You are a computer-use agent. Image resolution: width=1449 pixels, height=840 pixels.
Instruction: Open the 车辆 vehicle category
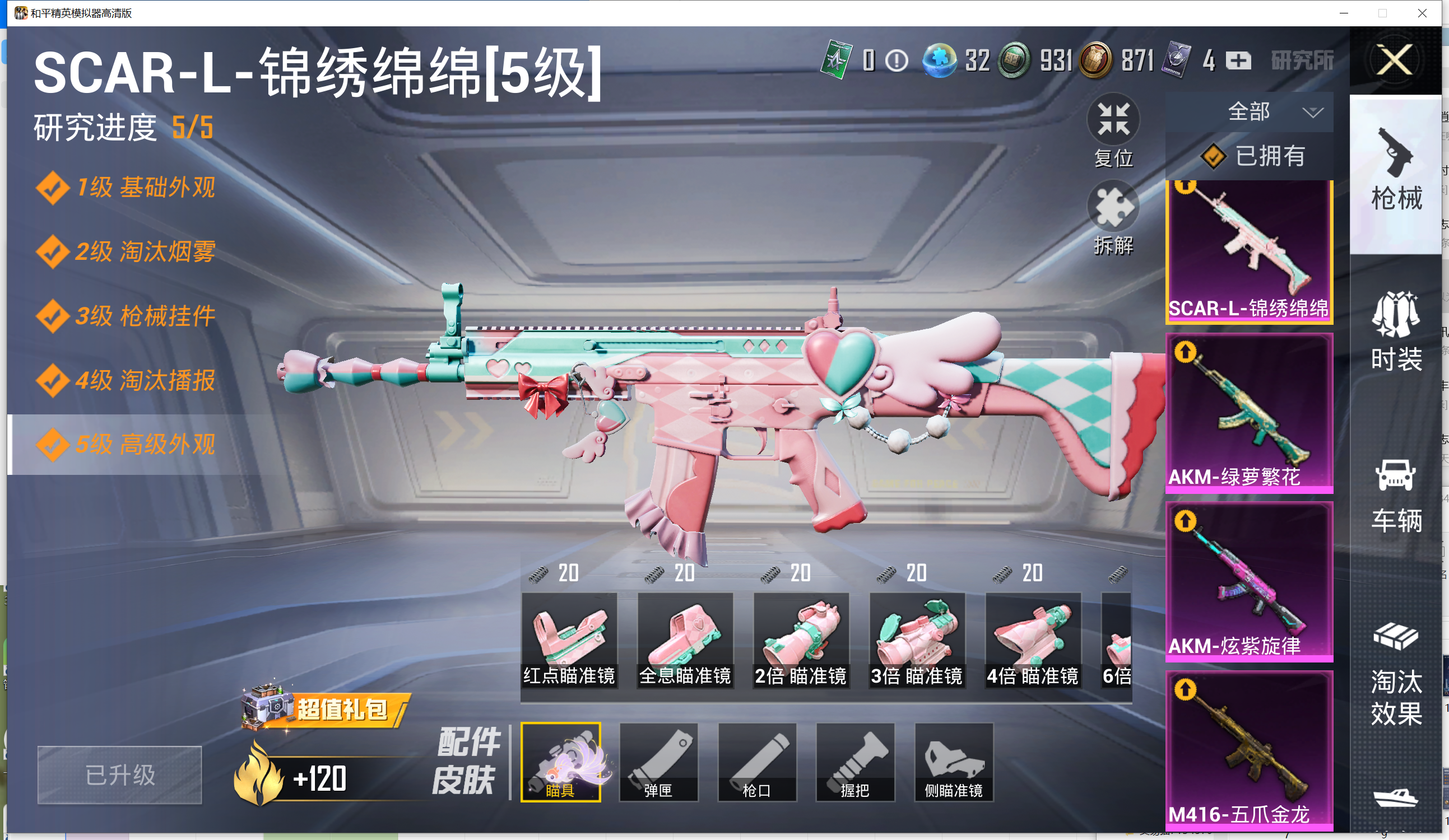[x=1396, y=495]
